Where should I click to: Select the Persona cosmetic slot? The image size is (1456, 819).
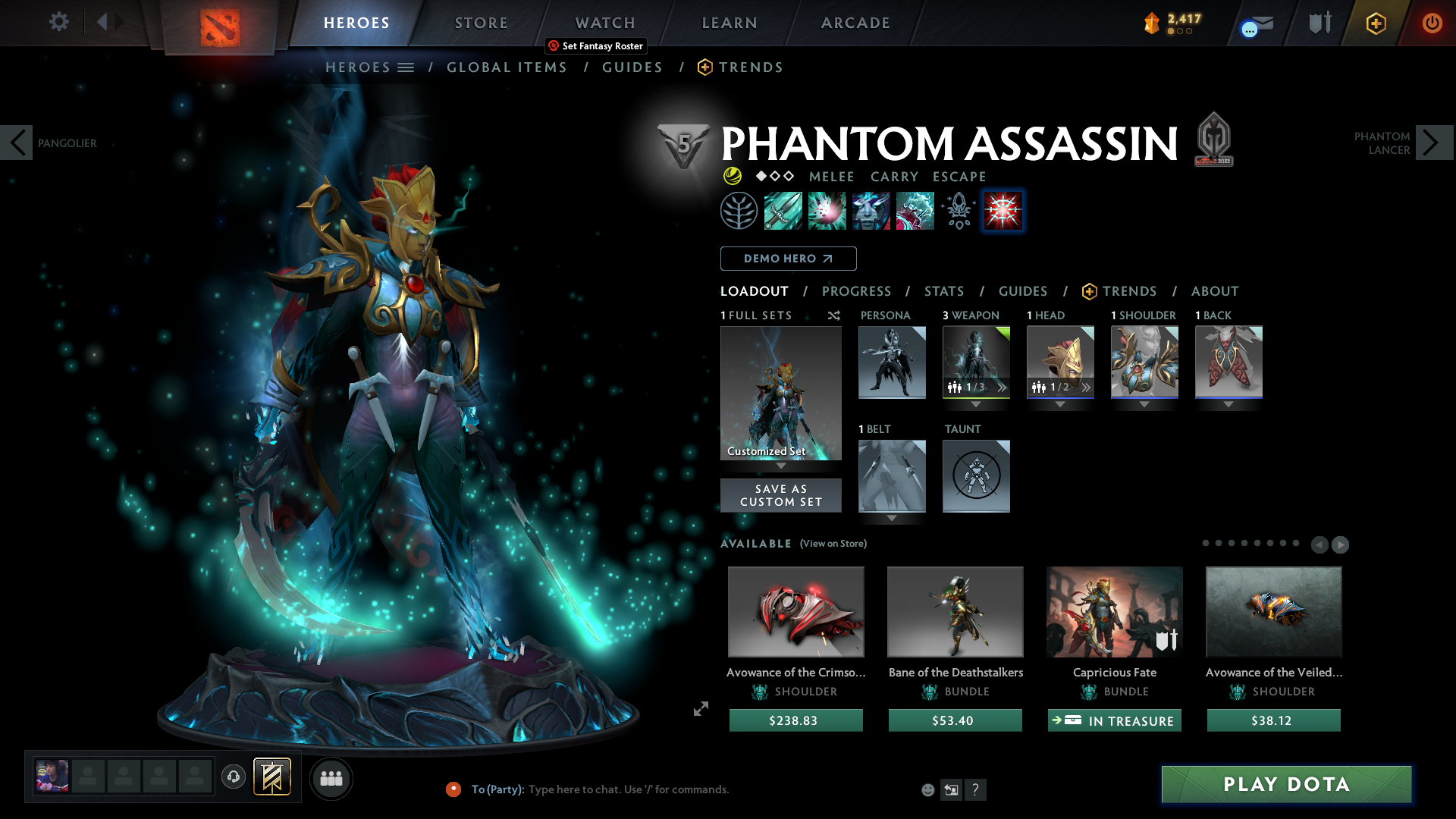coord(892,362)
